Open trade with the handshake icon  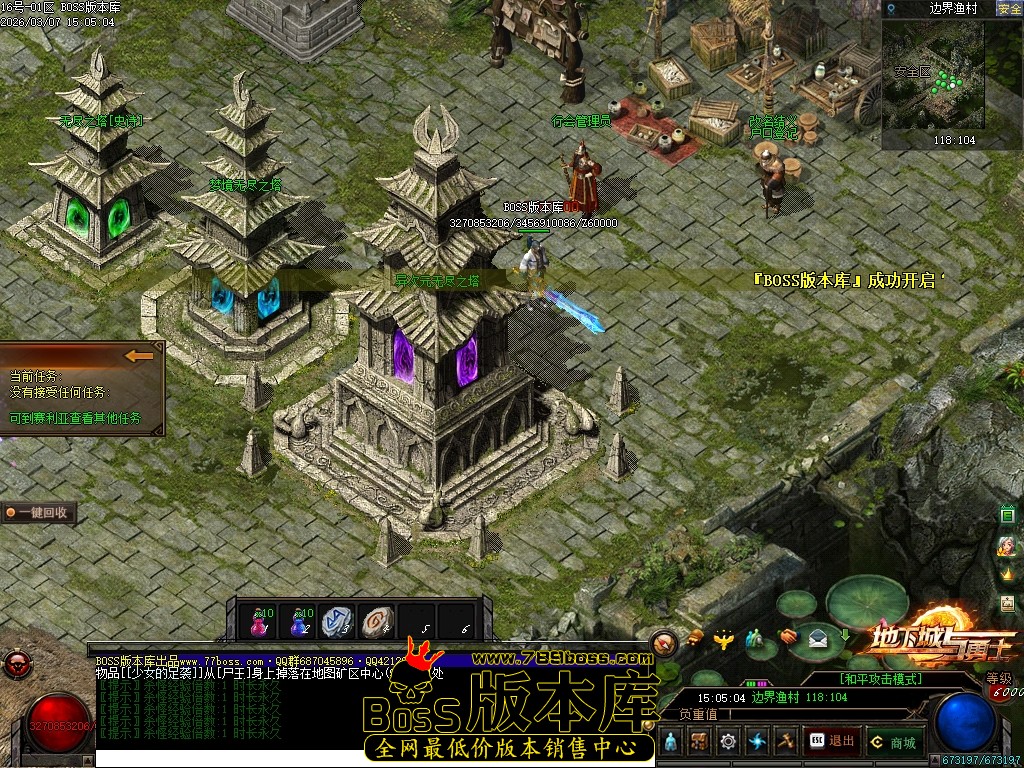tap(789, 636)
